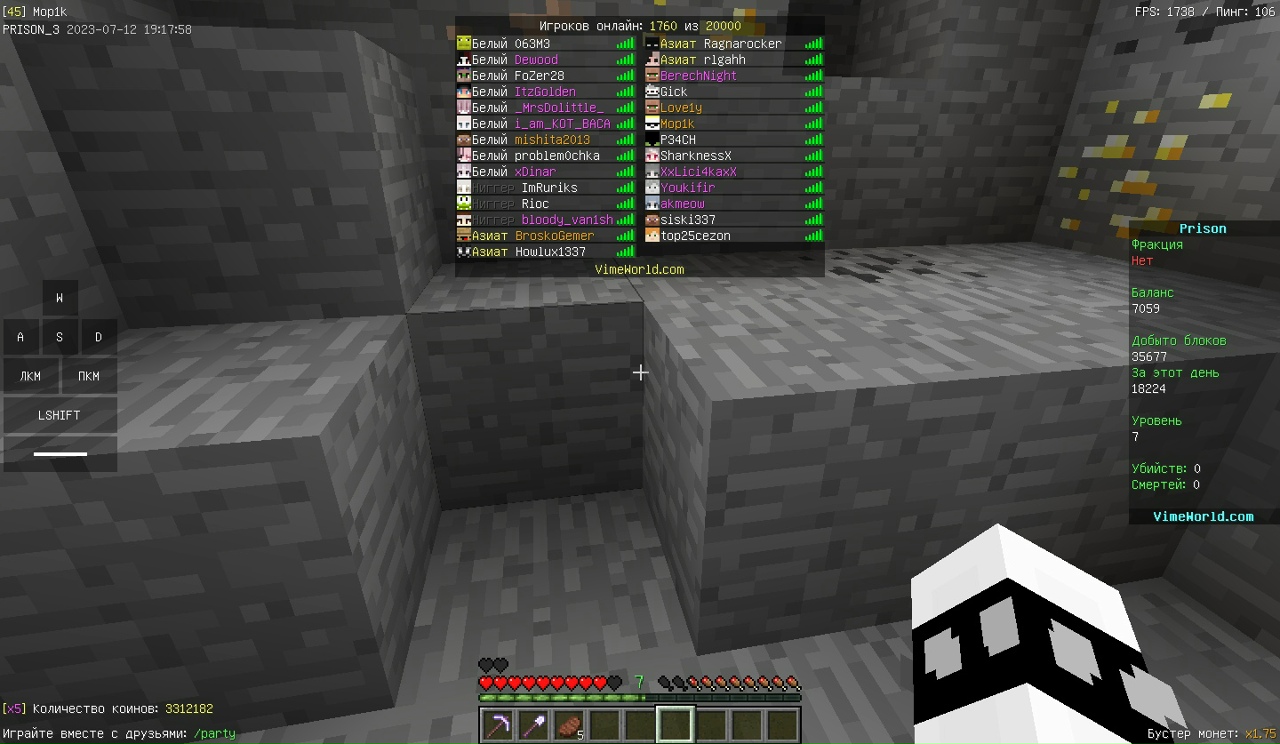Click the stack of 5 steaks in the hotbar
Screen dimensions: 1280x744
[x=568, y=722]
